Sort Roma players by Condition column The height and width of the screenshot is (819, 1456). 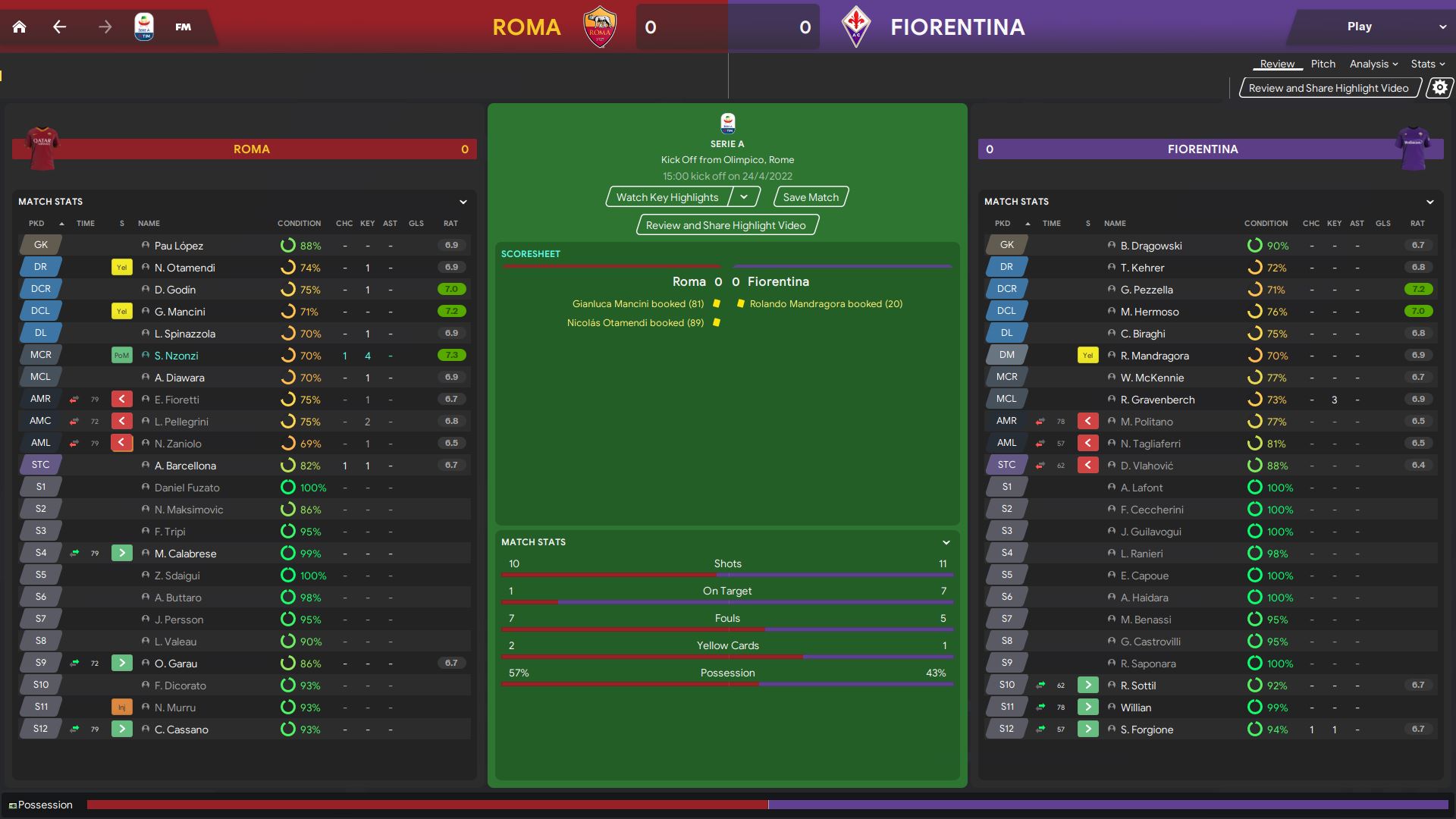pyautogui.click(x=299, y=224)
